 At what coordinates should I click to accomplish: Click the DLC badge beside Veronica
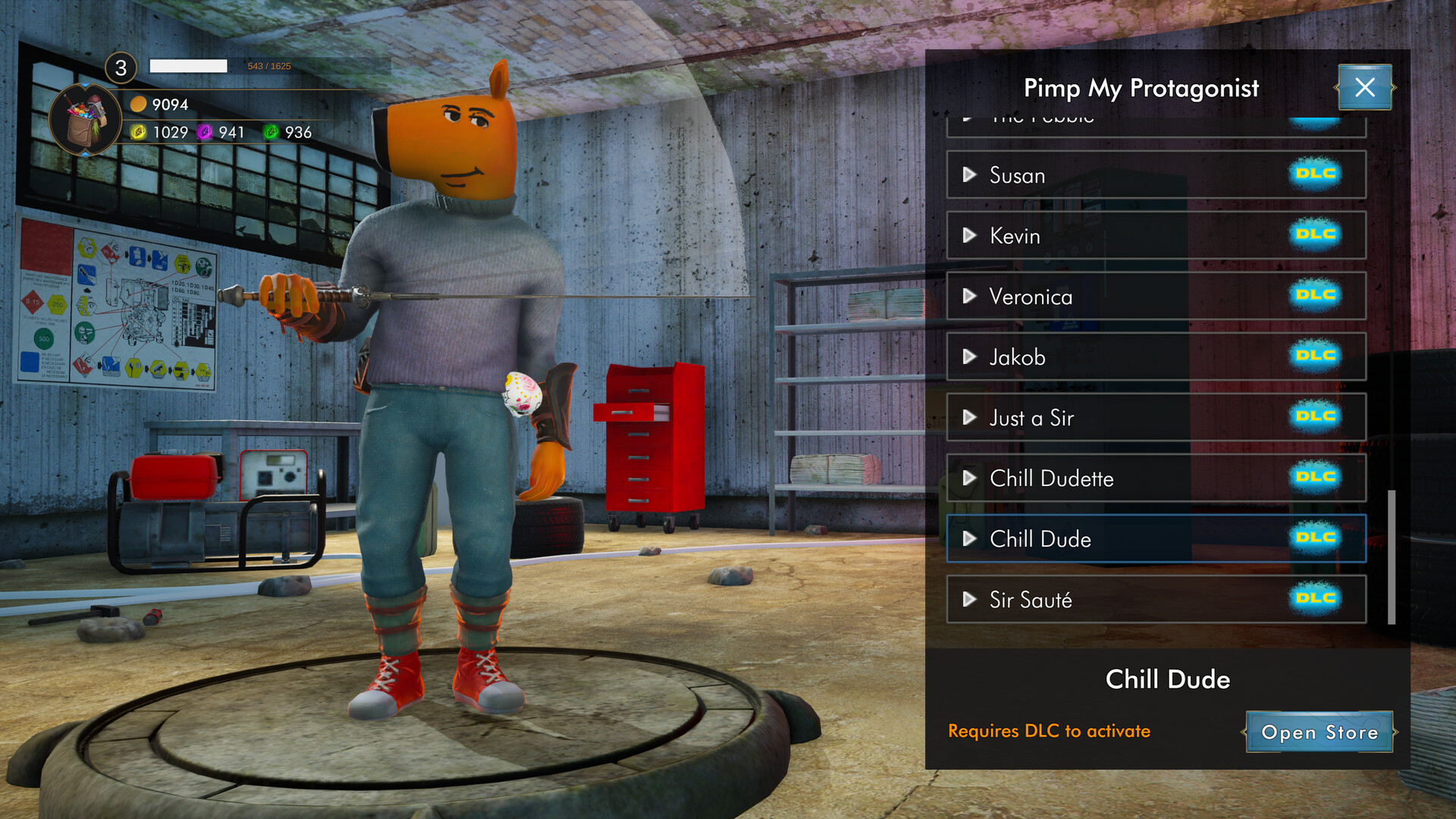[1316, 296]
